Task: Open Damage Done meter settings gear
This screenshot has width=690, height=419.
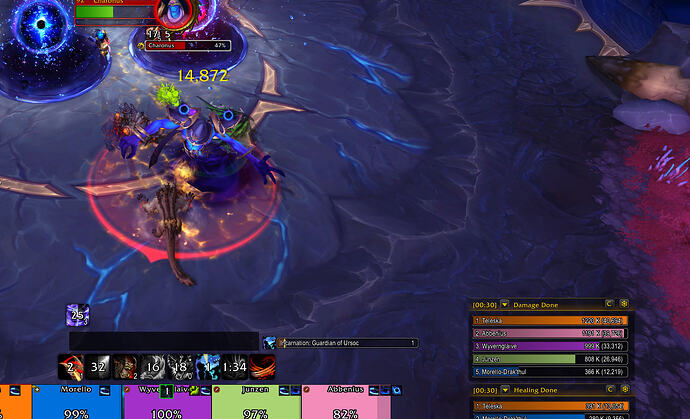Action: pyautogui.click(x=624, y=304)
